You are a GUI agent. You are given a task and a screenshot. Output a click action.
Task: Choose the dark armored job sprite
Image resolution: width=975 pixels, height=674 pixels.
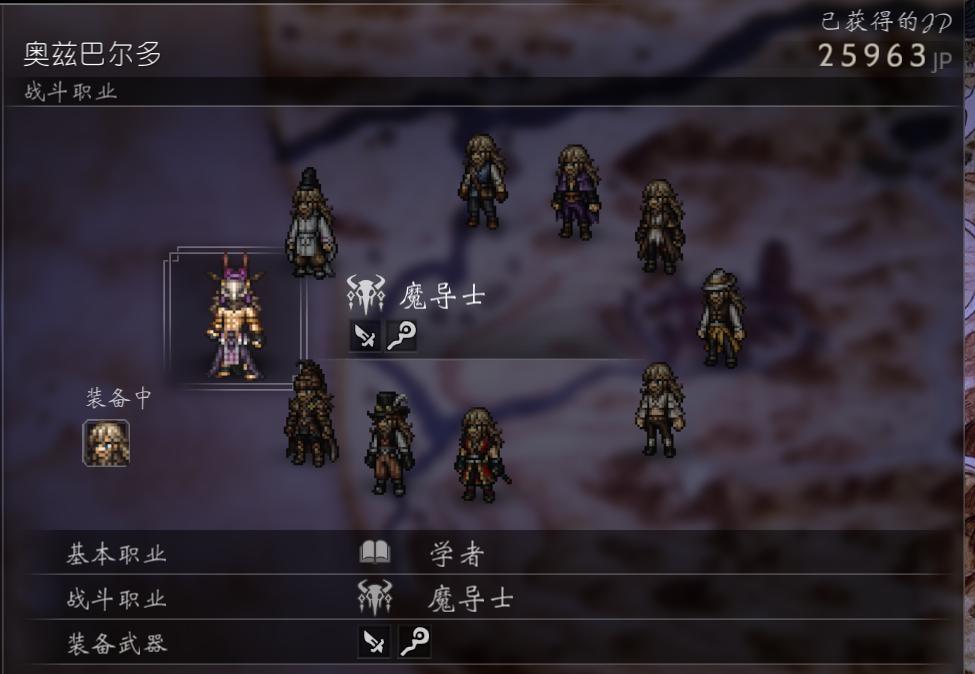point(310,414)
